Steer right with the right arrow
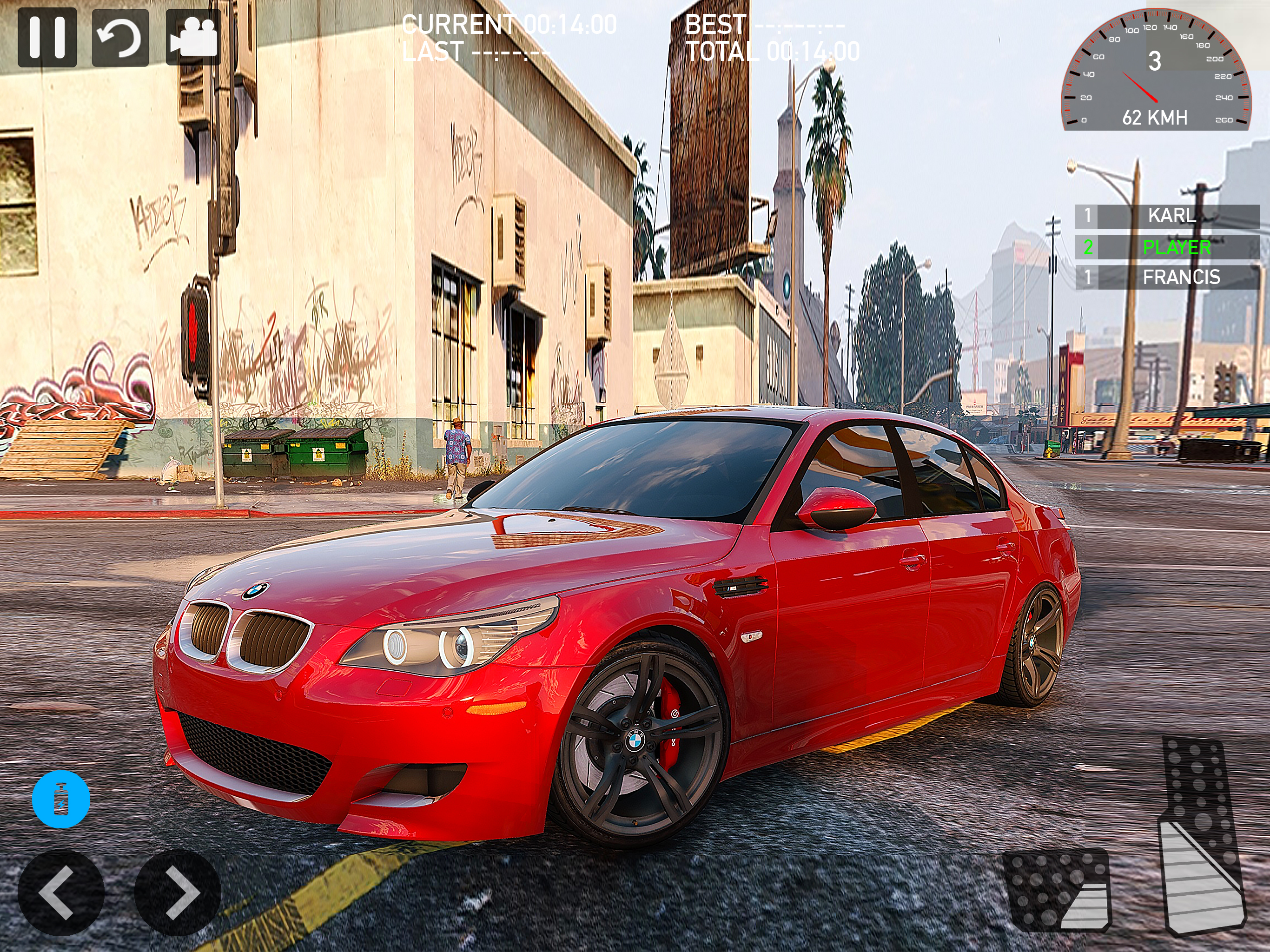 [x=178, y=892]
